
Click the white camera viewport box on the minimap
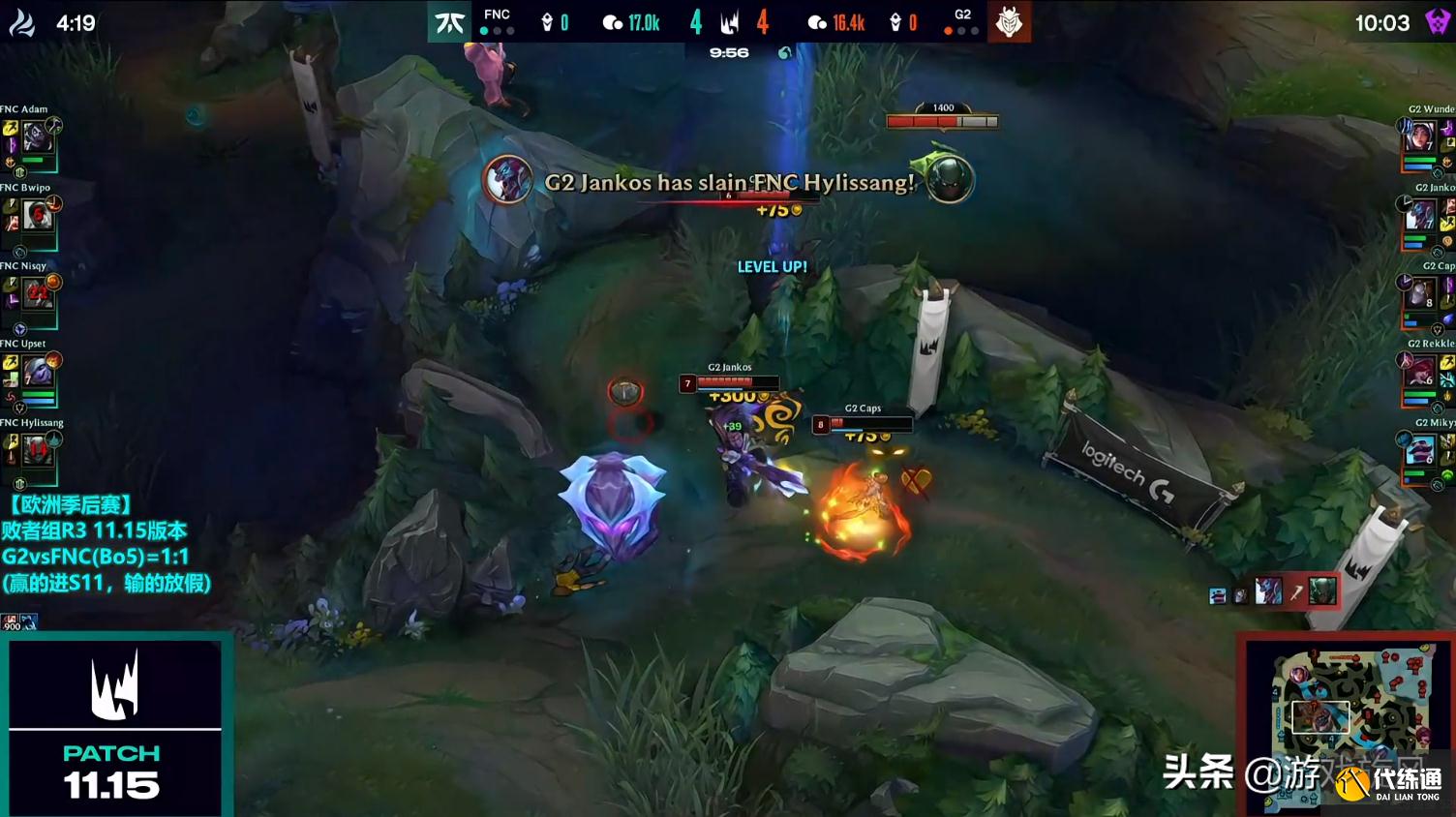click(1320, 719)
